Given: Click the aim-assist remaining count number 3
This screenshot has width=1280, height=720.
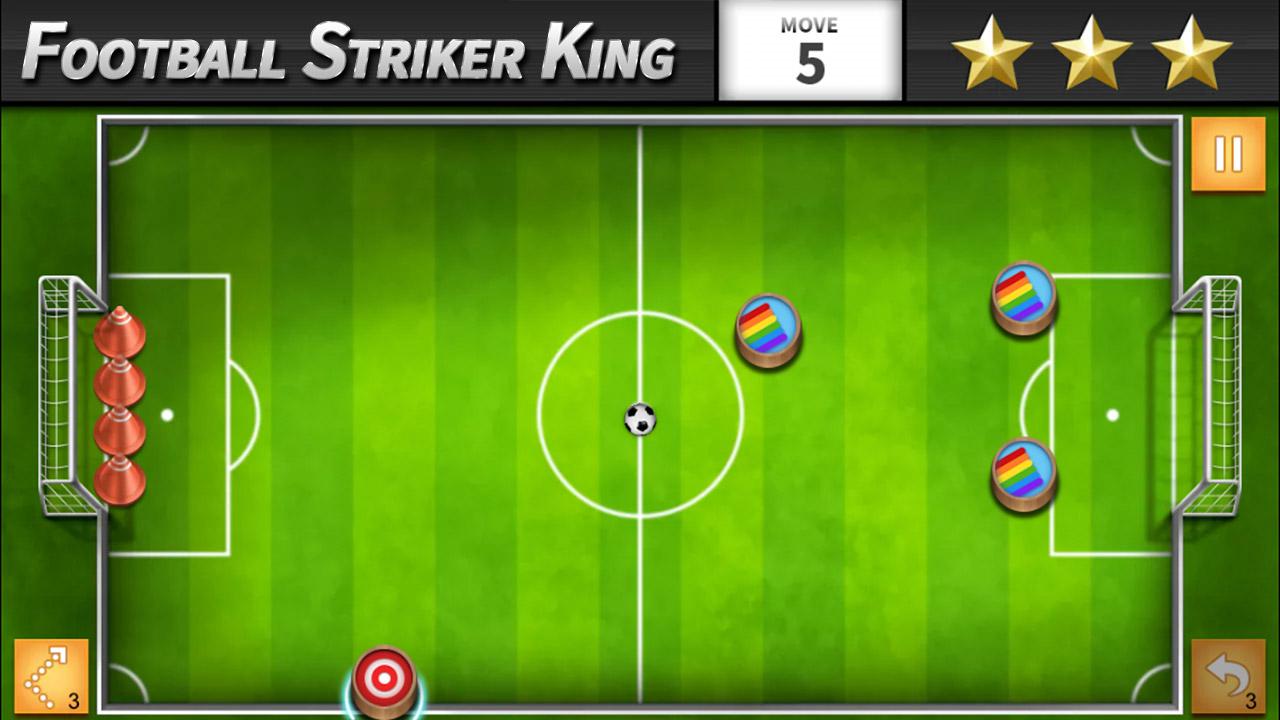Looking at the screenshot, I should point(72,701).
